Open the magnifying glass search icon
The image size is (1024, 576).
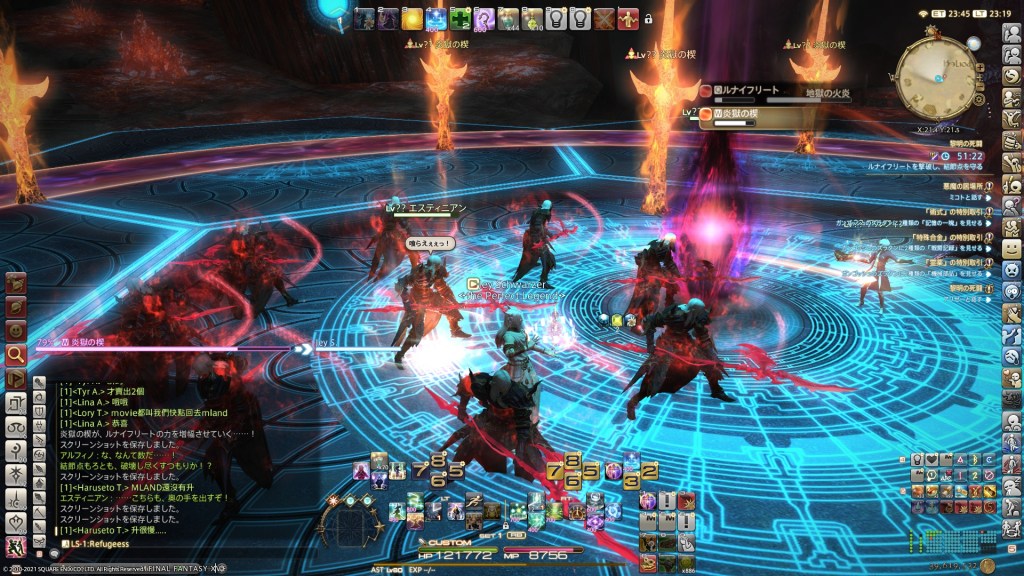(16, 354)
